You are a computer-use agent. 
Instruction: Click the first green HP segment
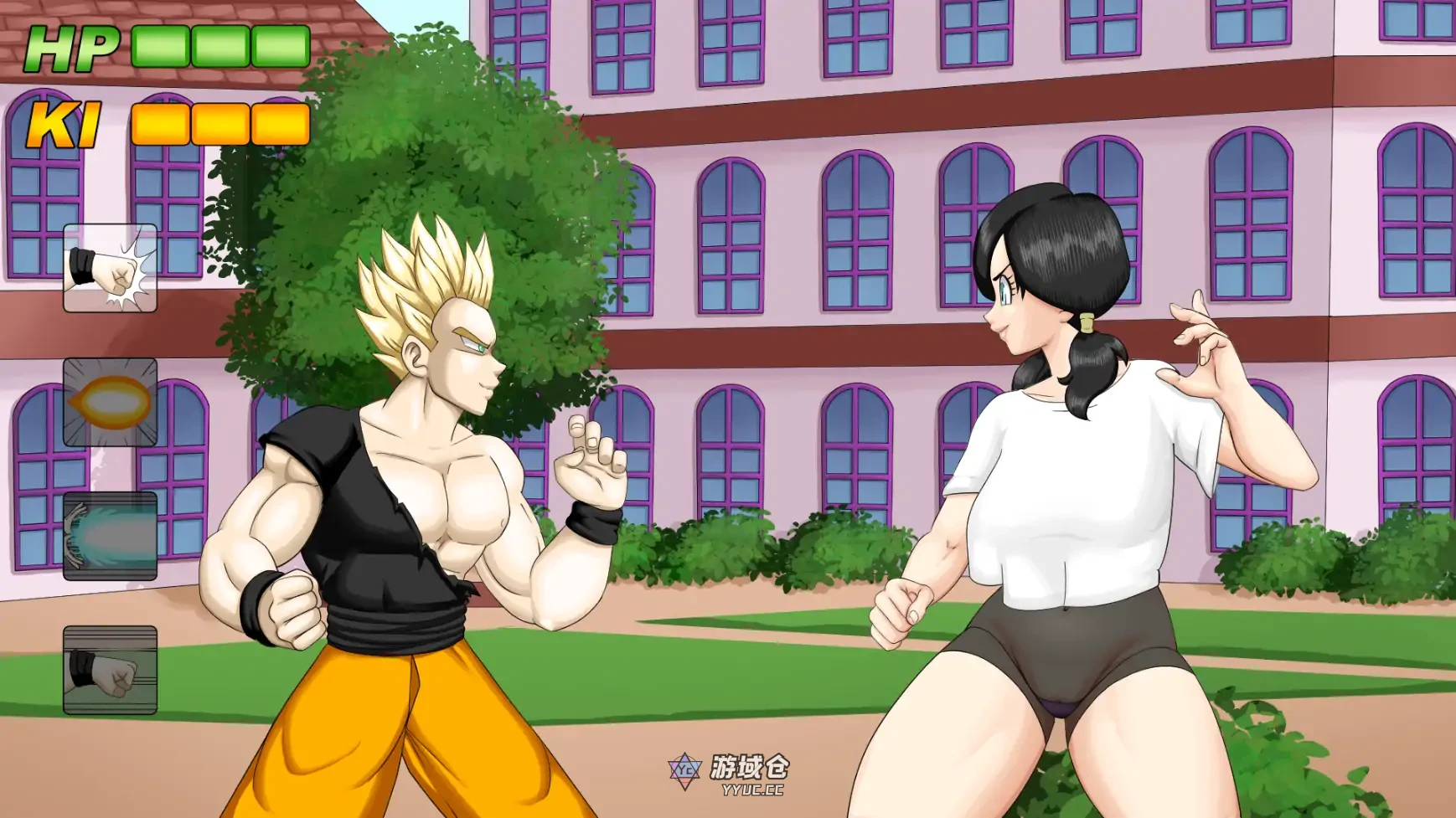point(158,48)
